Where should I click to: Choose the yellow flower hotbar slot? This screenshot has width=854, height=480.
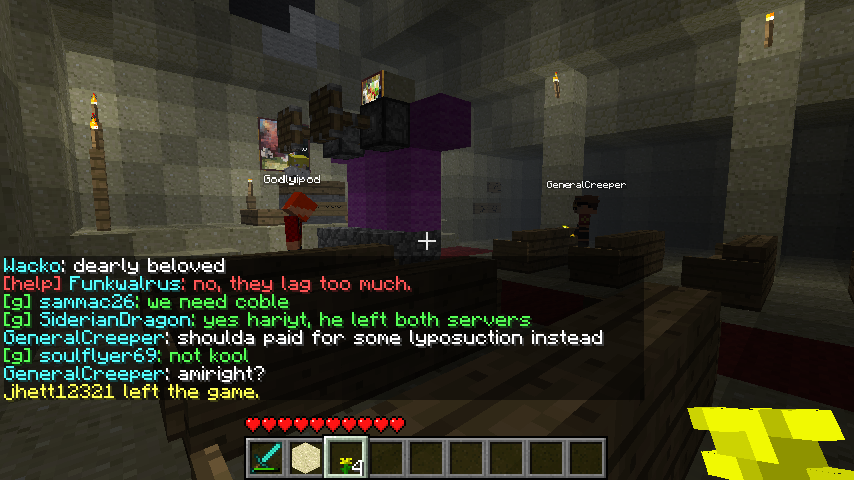tap(346, 457)
